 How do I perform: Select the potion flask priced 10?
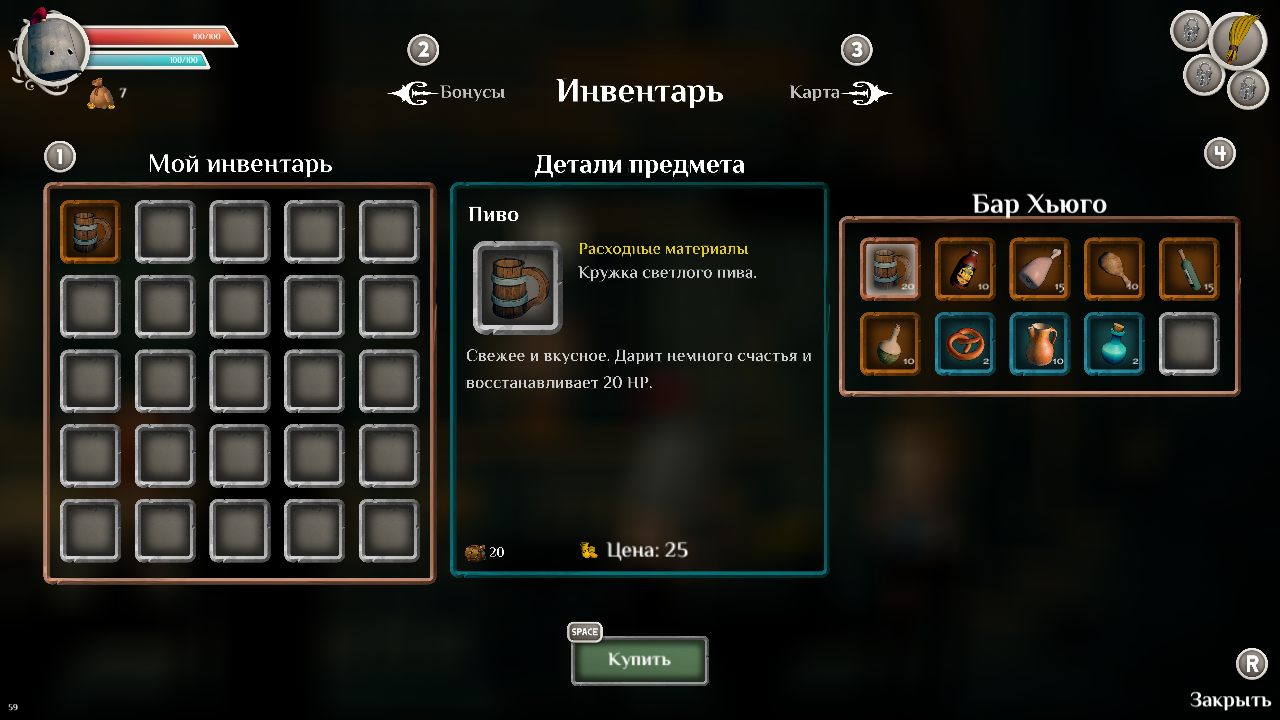(889, 343)
